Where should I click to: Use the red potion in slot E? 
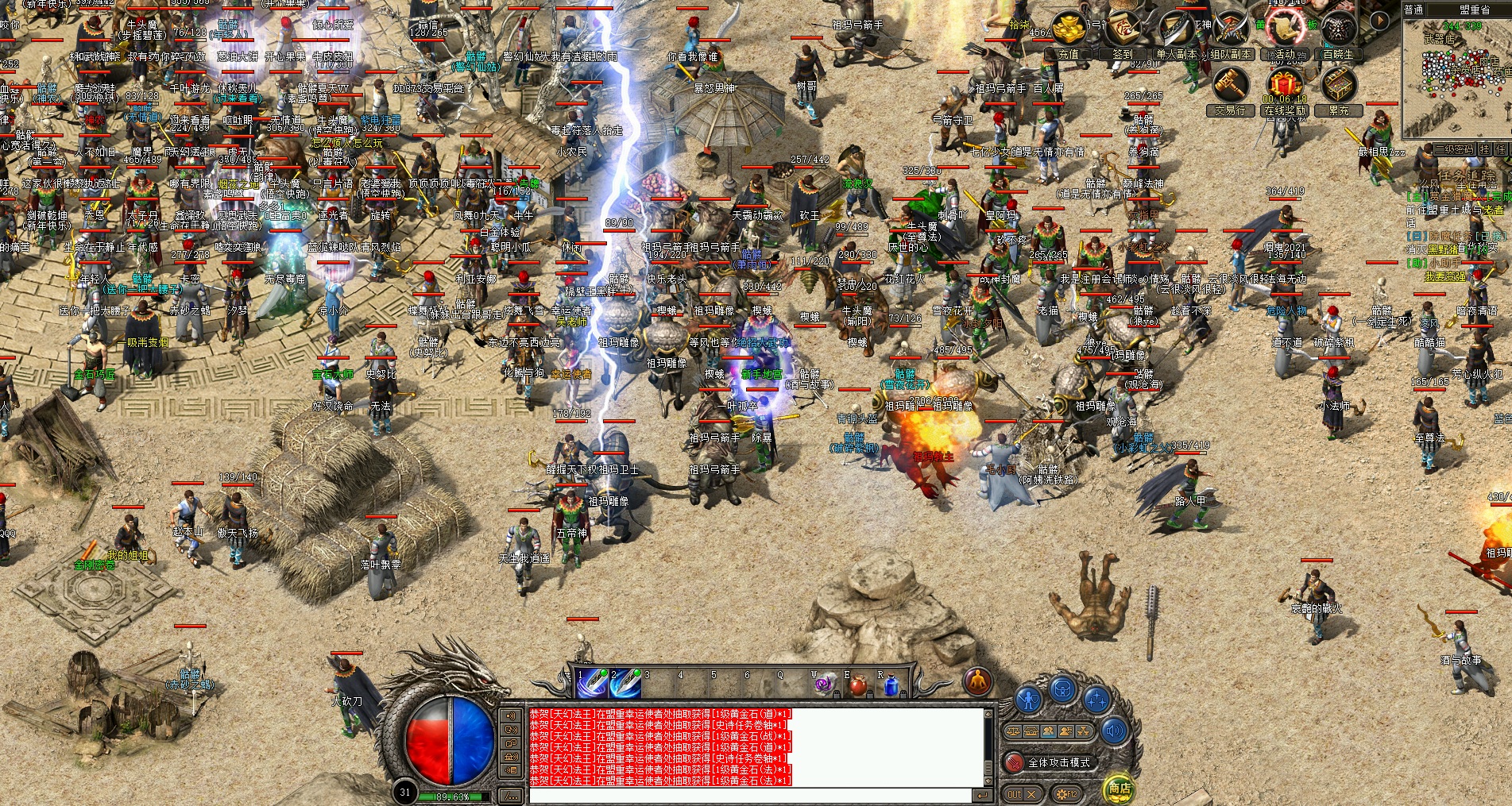(860, 684)
